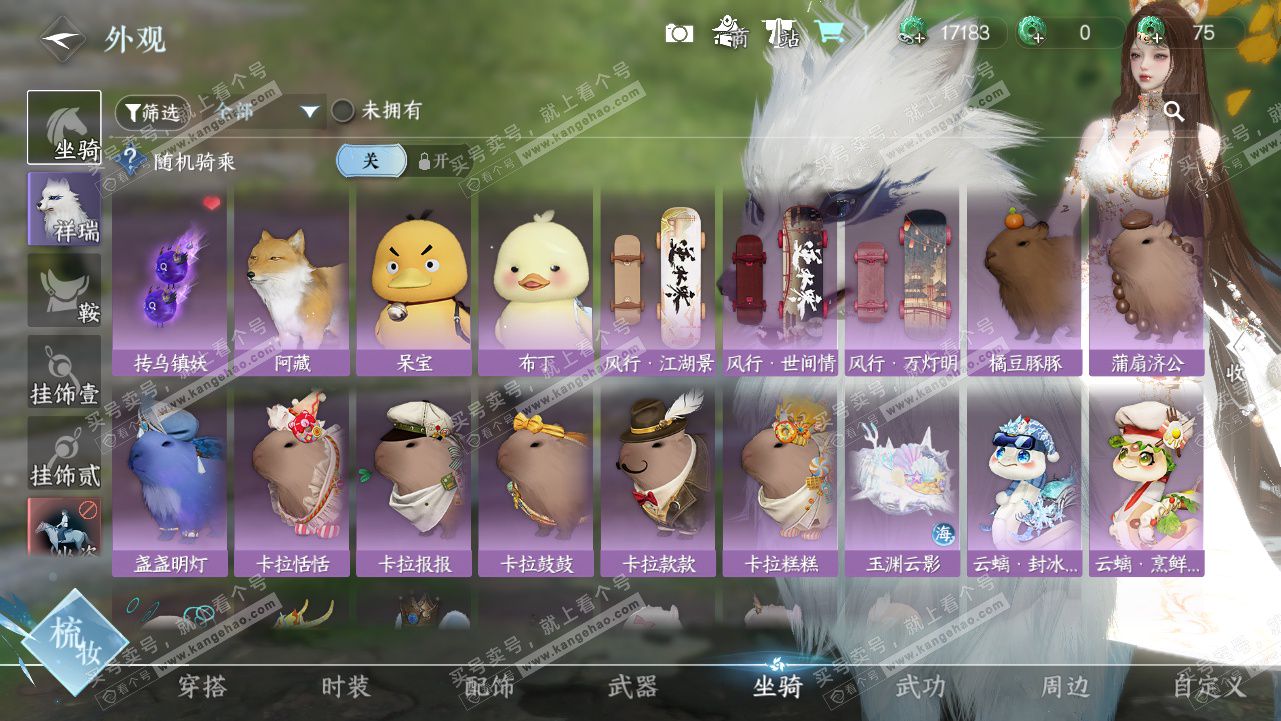The width and height of the screenshot is (1281, 721).
Task: Open the 筛选 filter dropdown
Action: point(152,112)
